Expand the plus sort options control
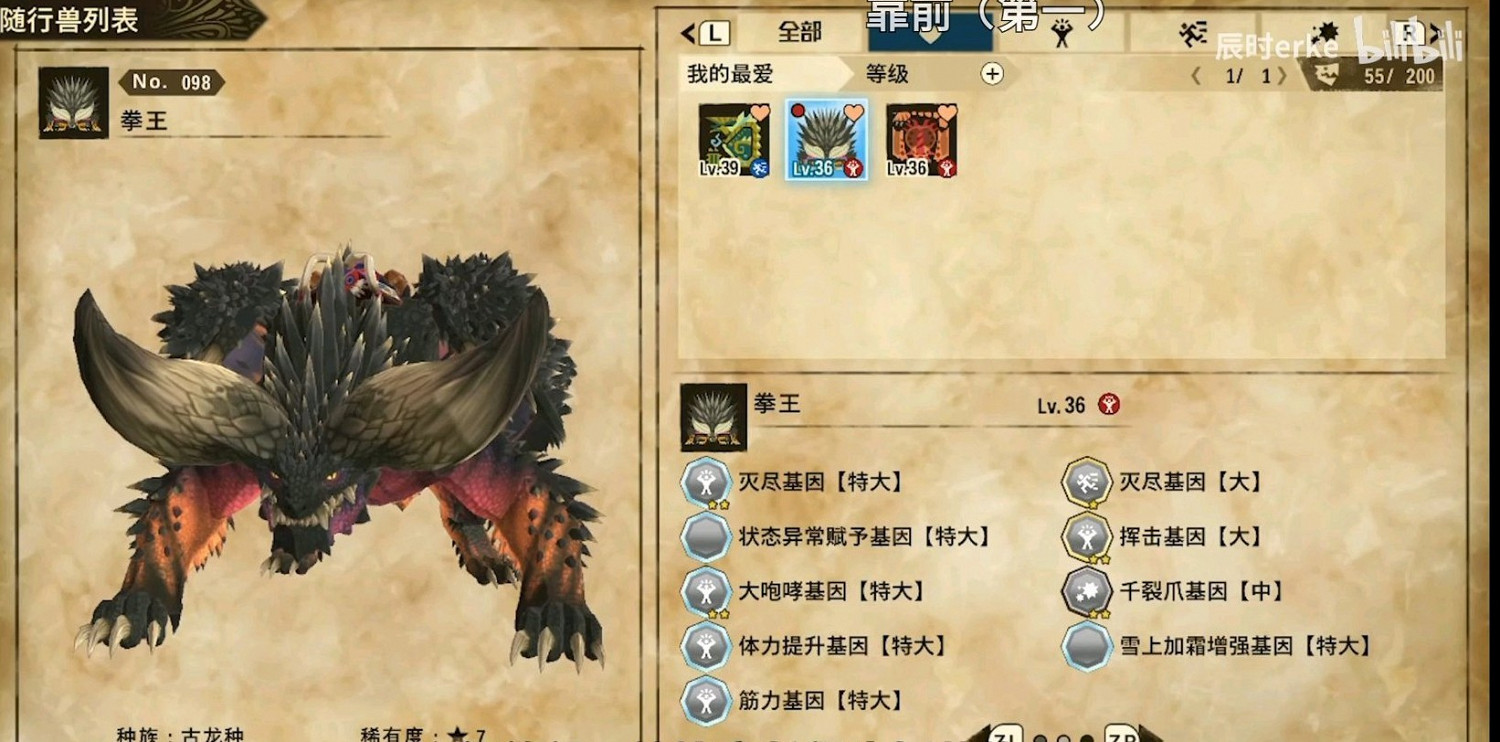Screen dimensions: 1500x742 (x=992, y=71)
